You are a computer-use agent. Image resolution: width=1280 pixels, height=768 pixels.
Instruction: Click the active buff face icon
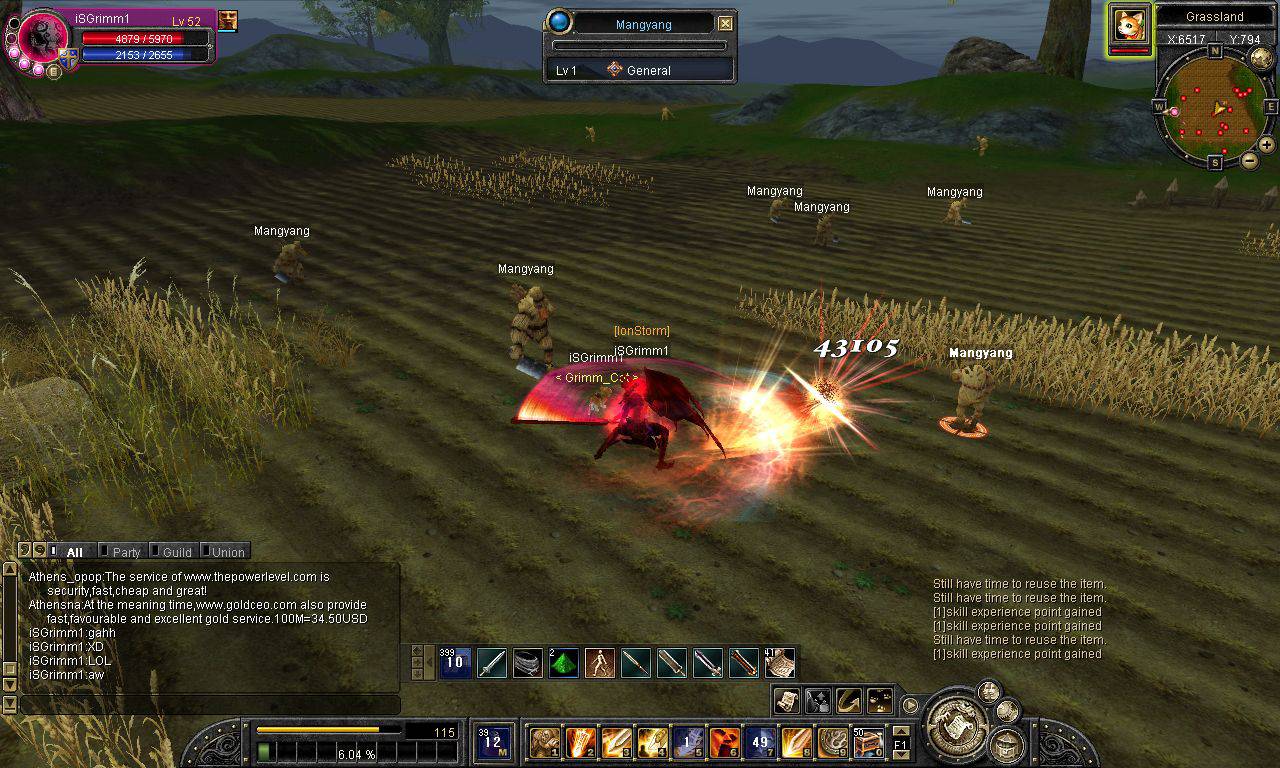click(x=228, y=20)
